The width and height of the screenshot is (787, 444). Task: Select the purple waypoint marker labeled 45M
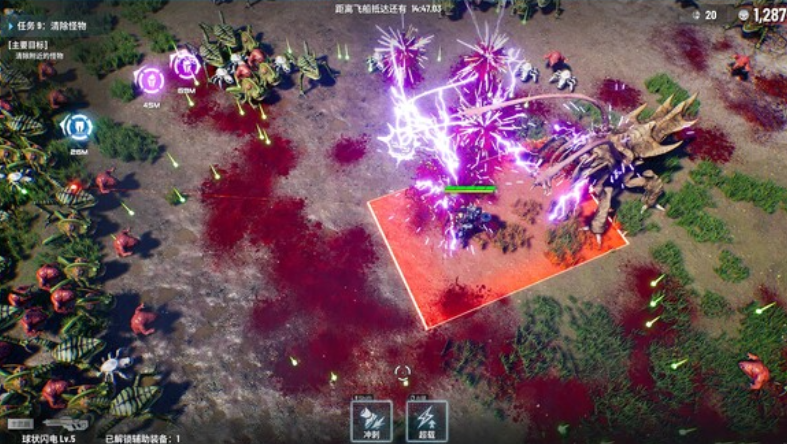pos(150,79)
